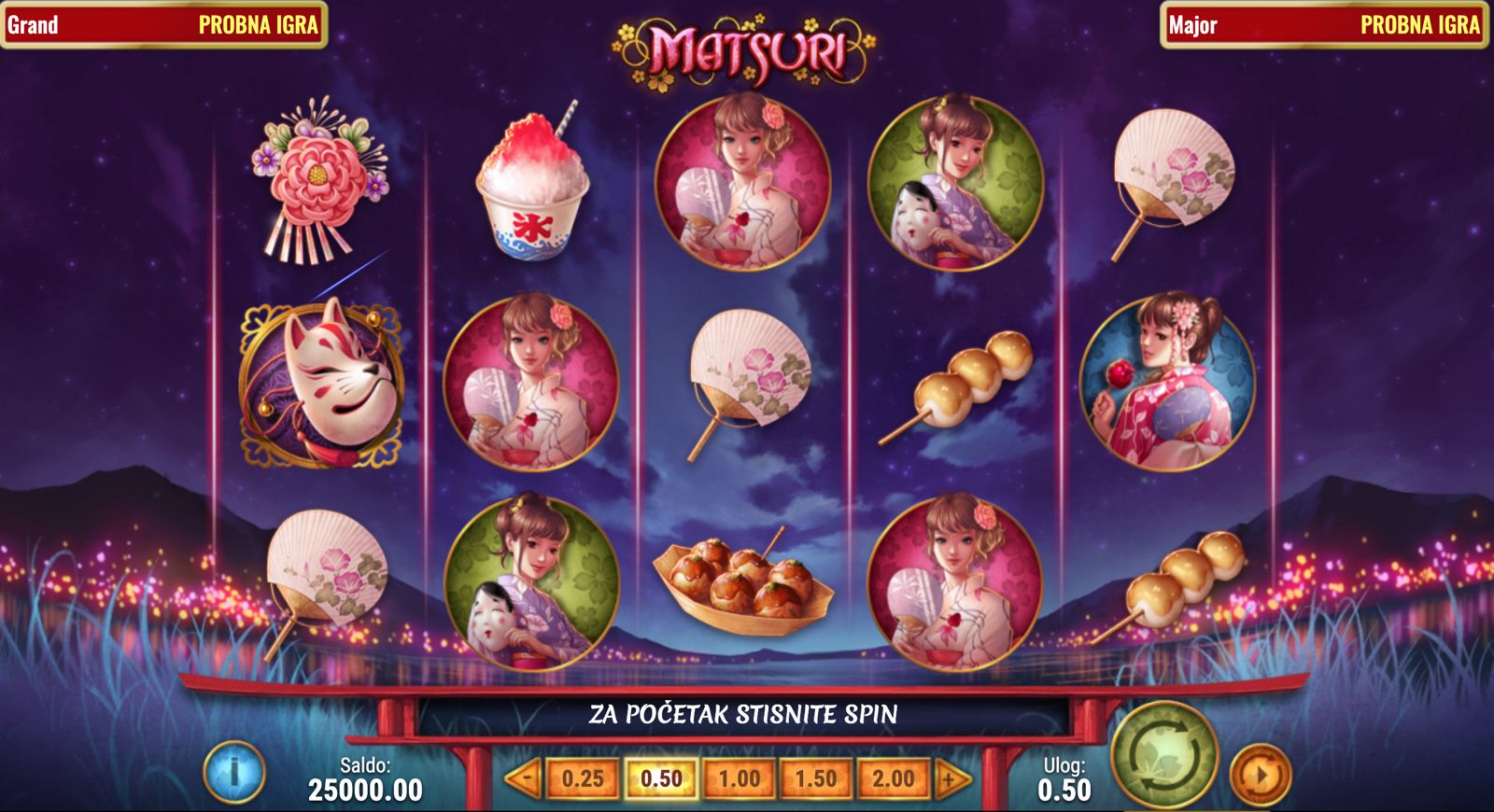Start autoplay with the orange play button
This screenshot has width=1494, height=812.
pos(1260,774)
